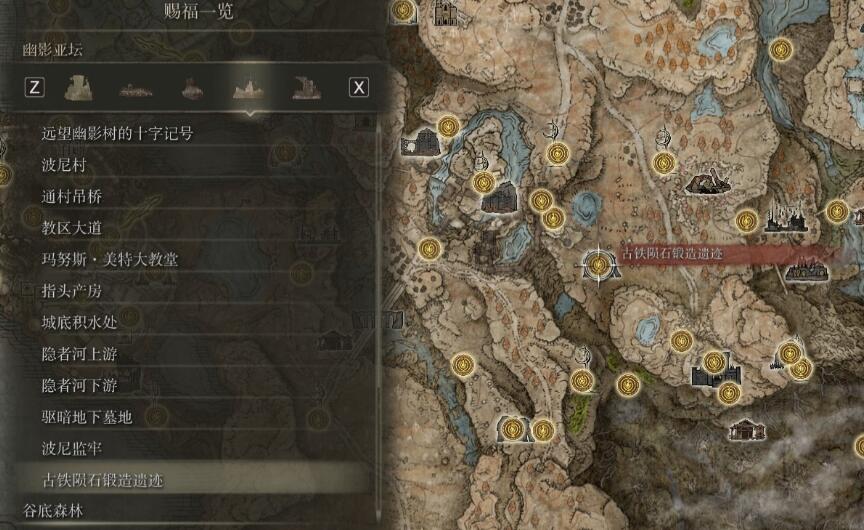Choose the highlighted 古铁陨石锻造遗迹 list row
Screen dimensions: 864x530
pyautogui.click(x=102, y=480)
